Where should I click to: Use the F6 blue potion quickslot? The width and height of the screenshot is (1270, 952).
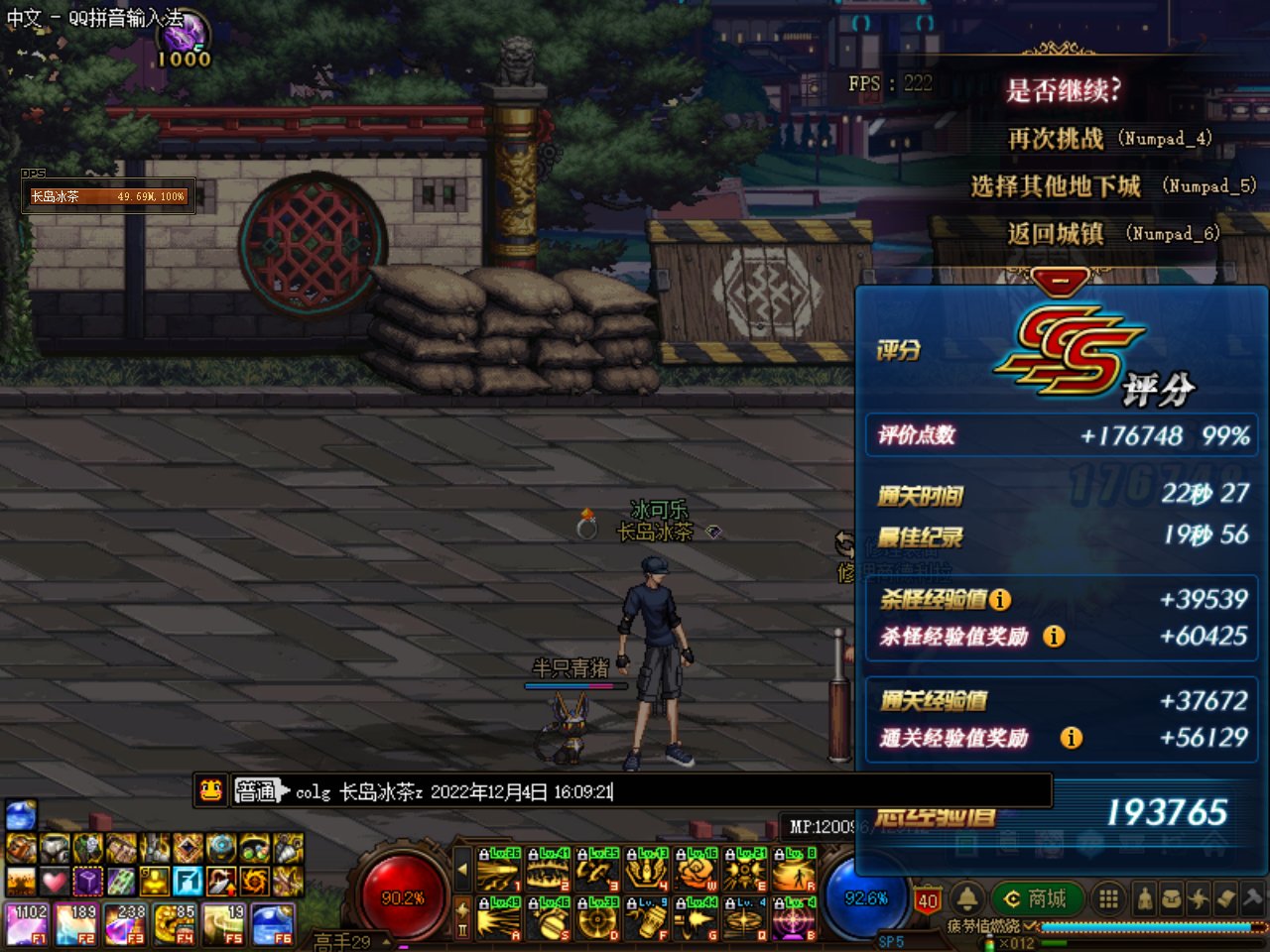(x=274, y=923)
